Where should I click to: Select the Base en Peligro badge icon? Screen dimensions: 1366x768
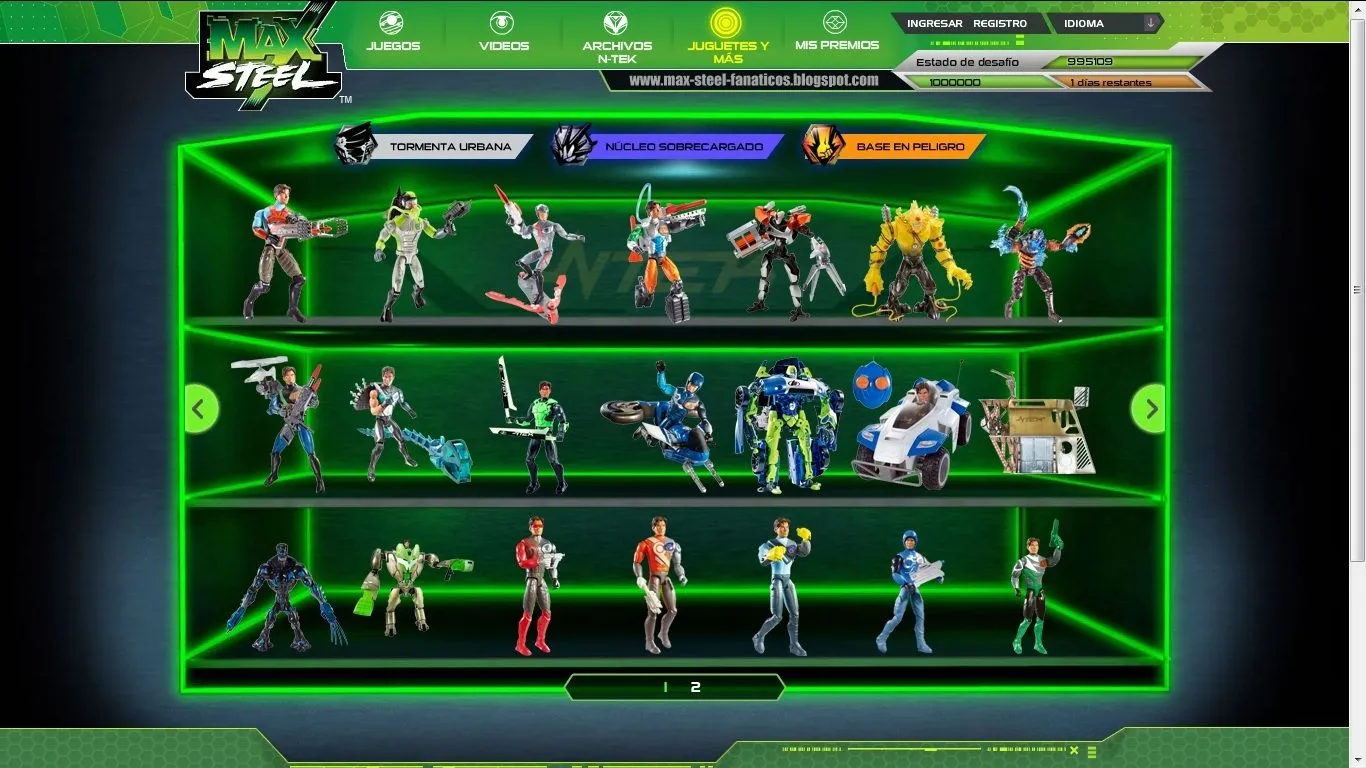click(x=822, y=144)
